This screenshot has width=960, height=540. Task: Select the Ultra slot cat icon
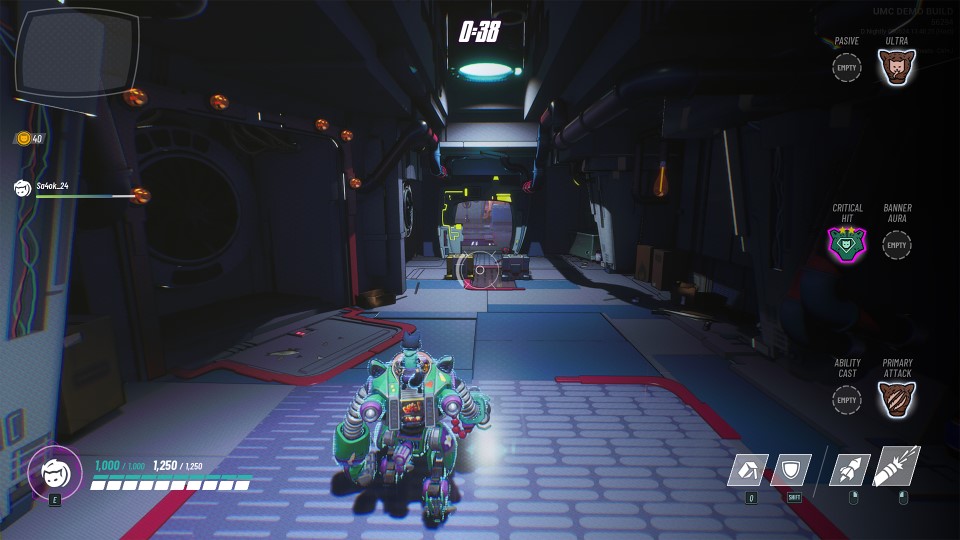click(897, 68)
